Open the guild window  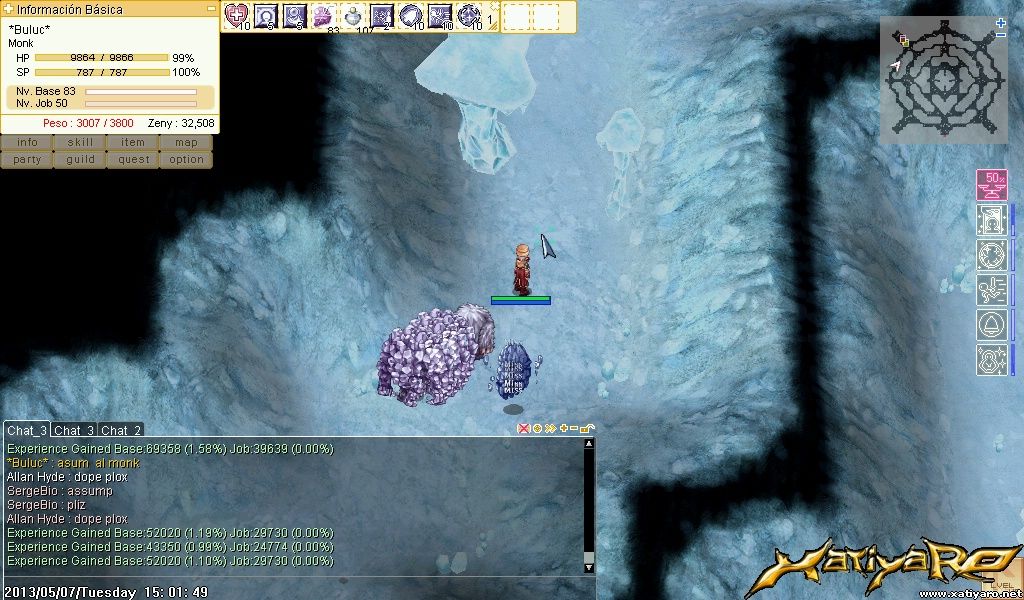(x=80, y=160)
